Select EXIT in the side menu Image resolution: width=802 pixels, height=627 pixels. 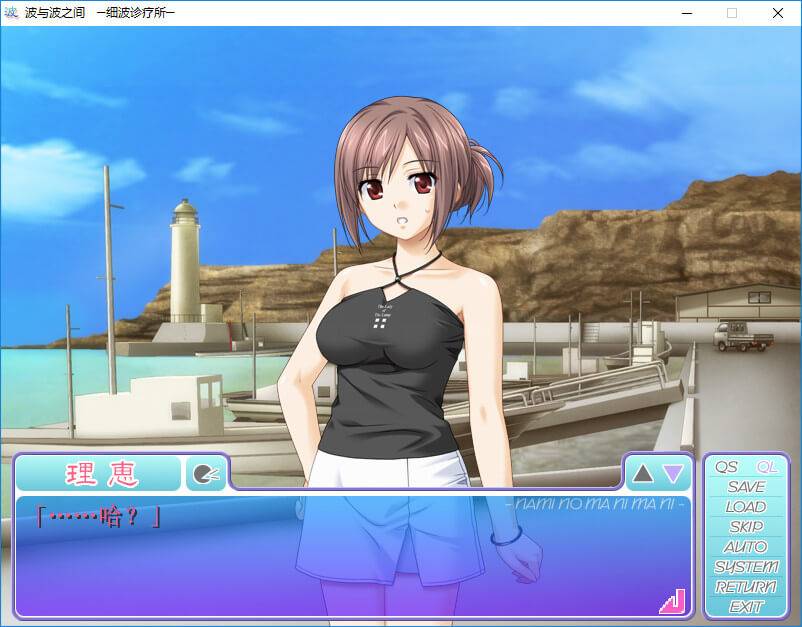[x=746, y=607]
